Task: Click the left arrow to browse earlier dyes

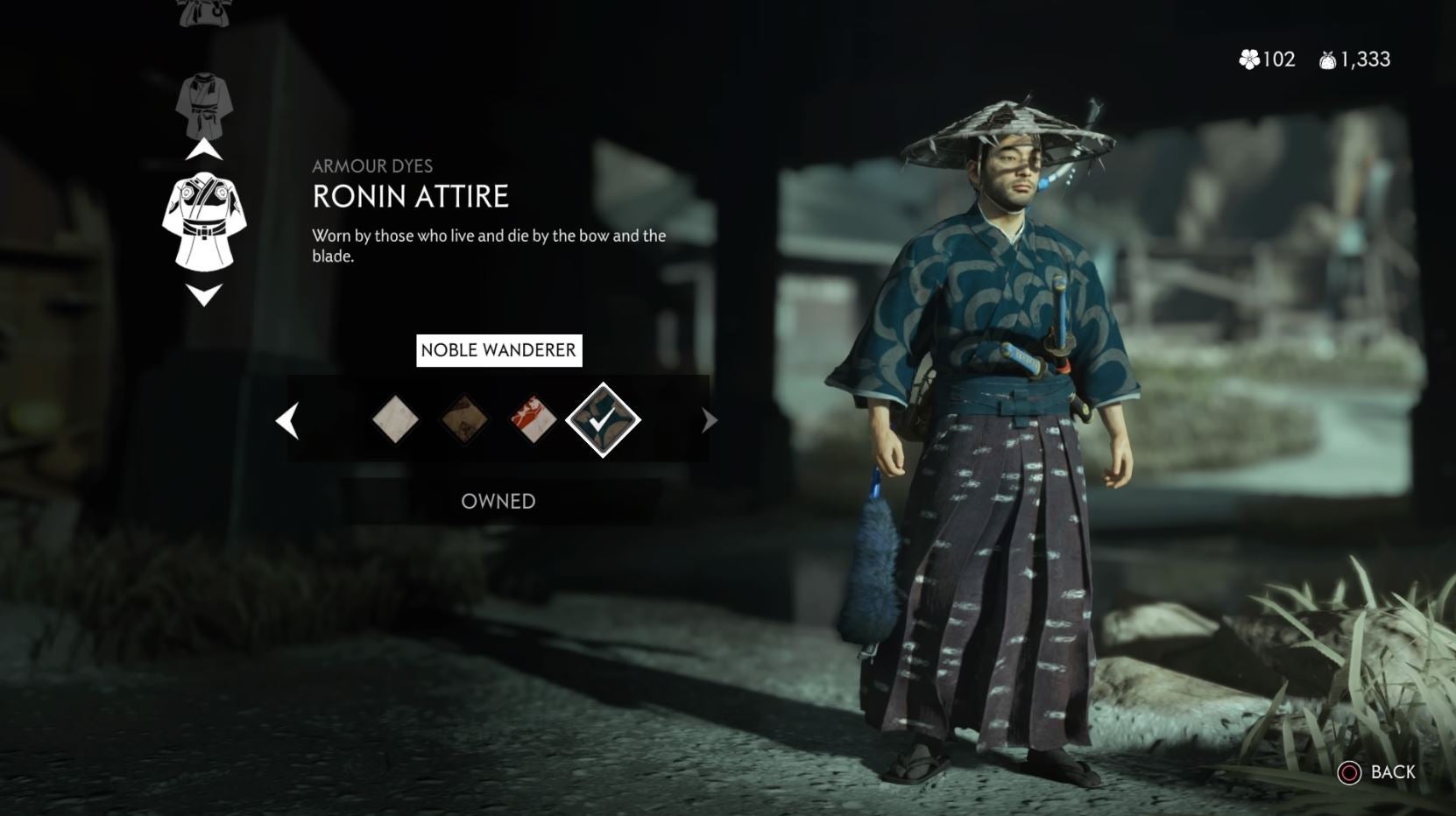Action: click(289, 421)
